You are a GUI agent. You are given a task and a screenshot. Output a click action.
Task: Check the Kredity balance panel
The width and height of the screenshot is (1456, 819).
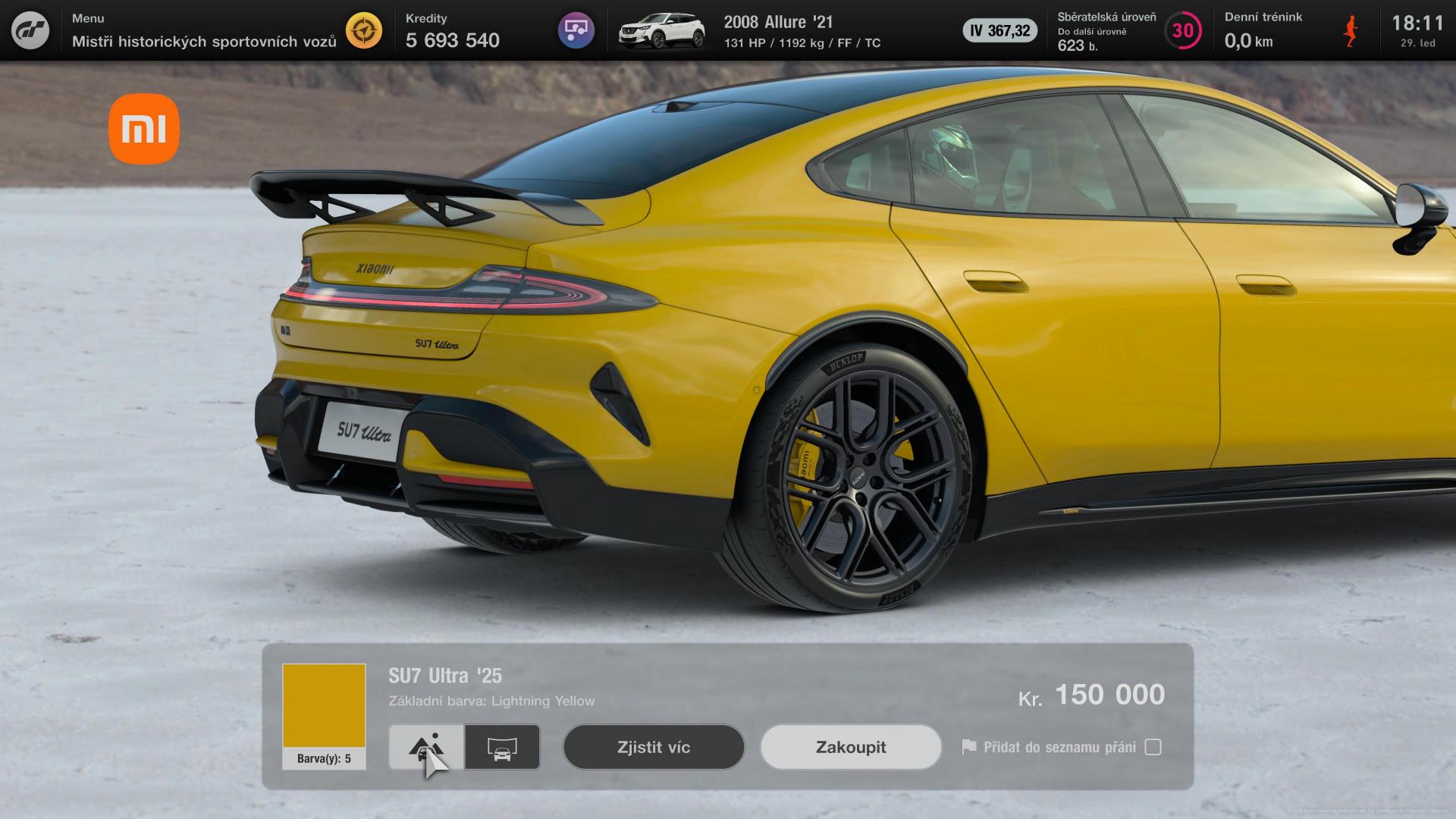click(453, 31)
